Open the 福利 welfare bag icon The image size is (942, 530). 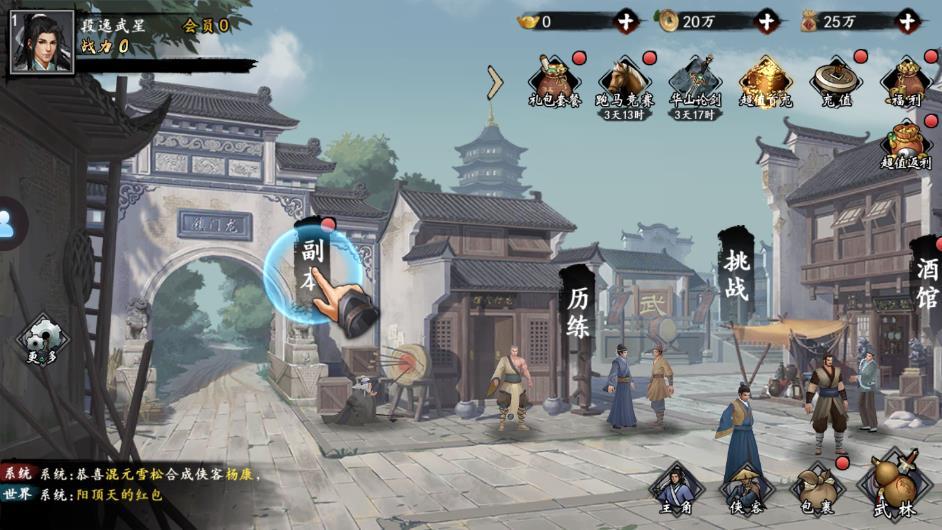click(x=905, y=81)
